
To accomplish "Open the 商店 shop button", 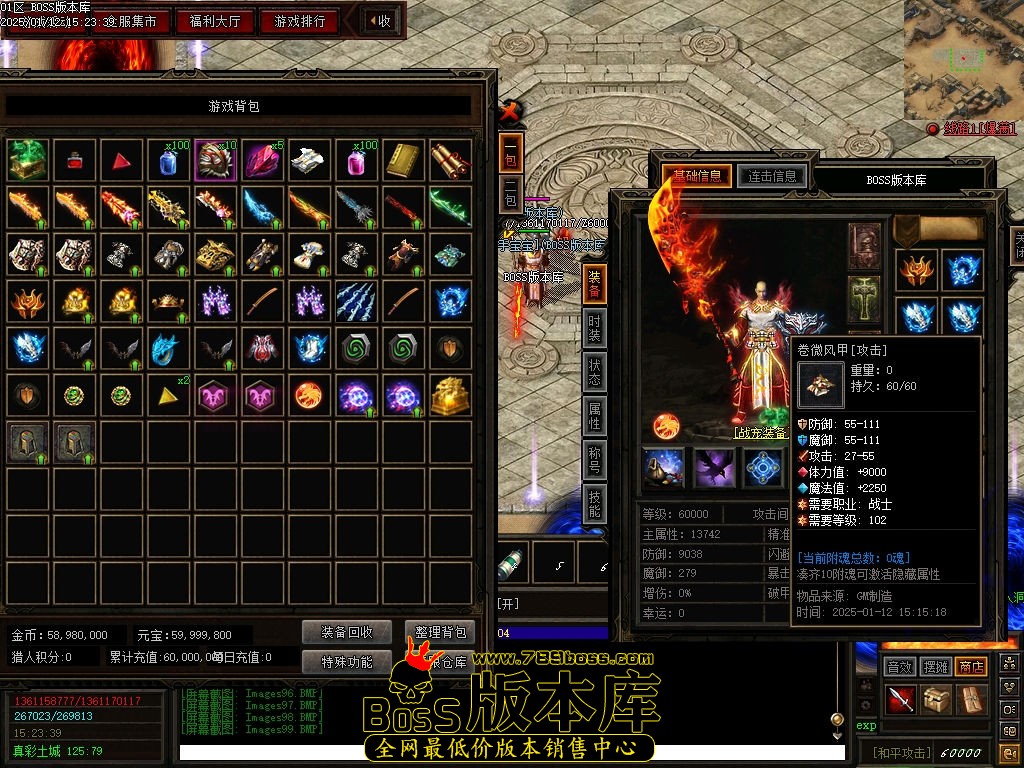I will (x=971, y=666).
